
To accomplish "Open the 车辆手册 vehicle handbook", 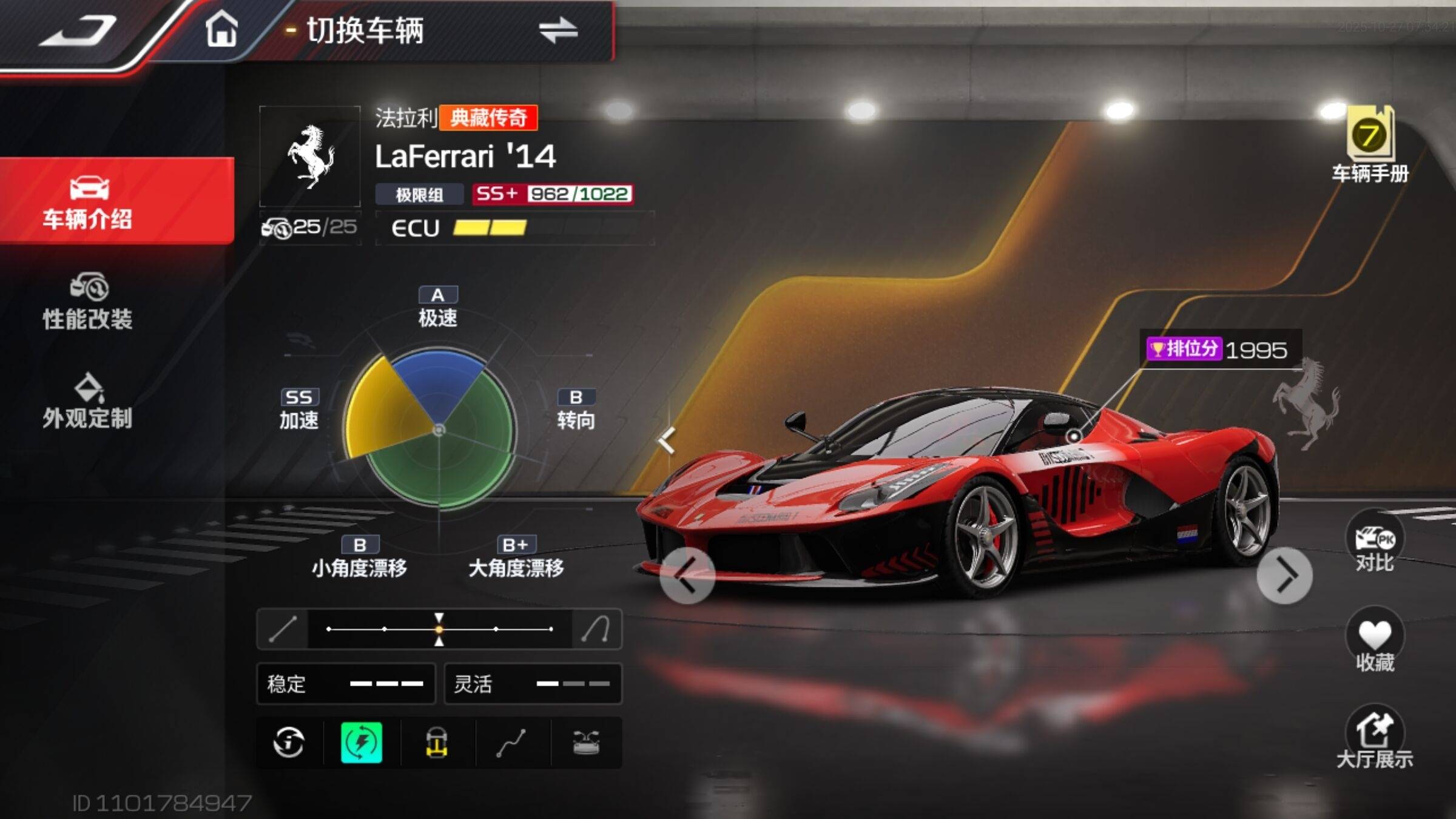I will pos(1370,146).
